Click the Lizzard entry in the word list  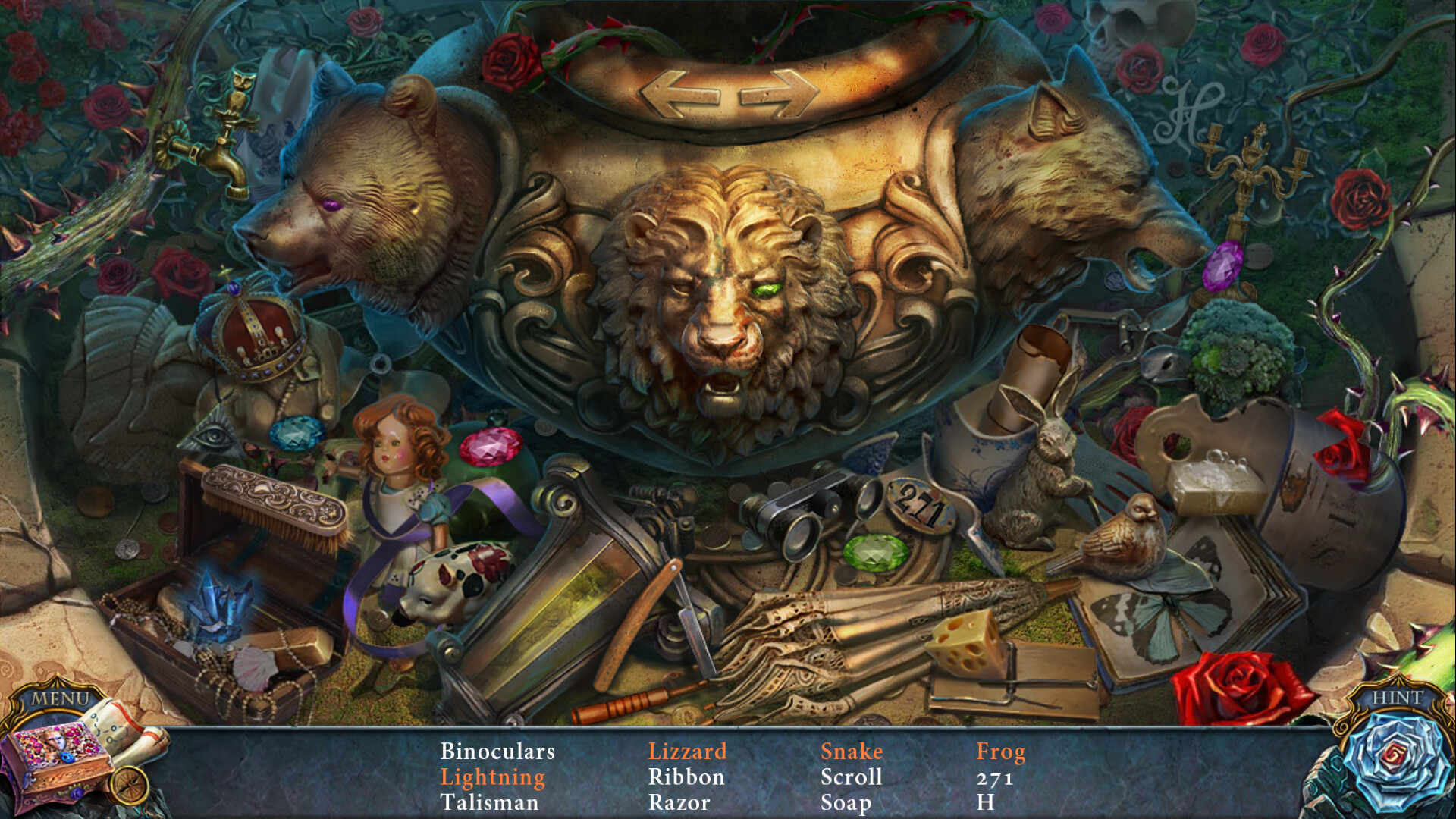[x=689, y=752]
